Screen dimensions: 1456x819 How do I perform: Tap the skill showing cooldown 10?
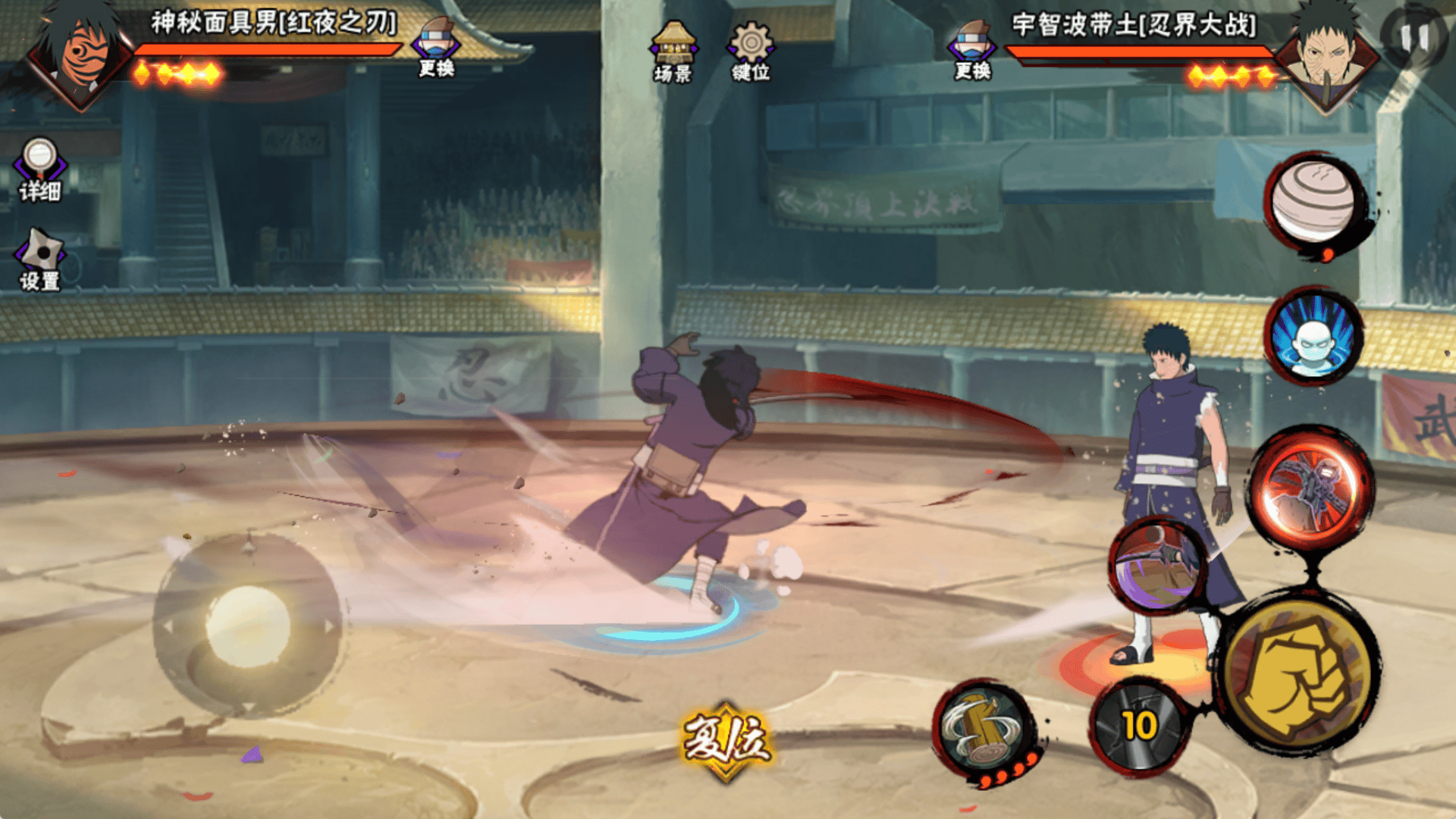pos(1139,726)
